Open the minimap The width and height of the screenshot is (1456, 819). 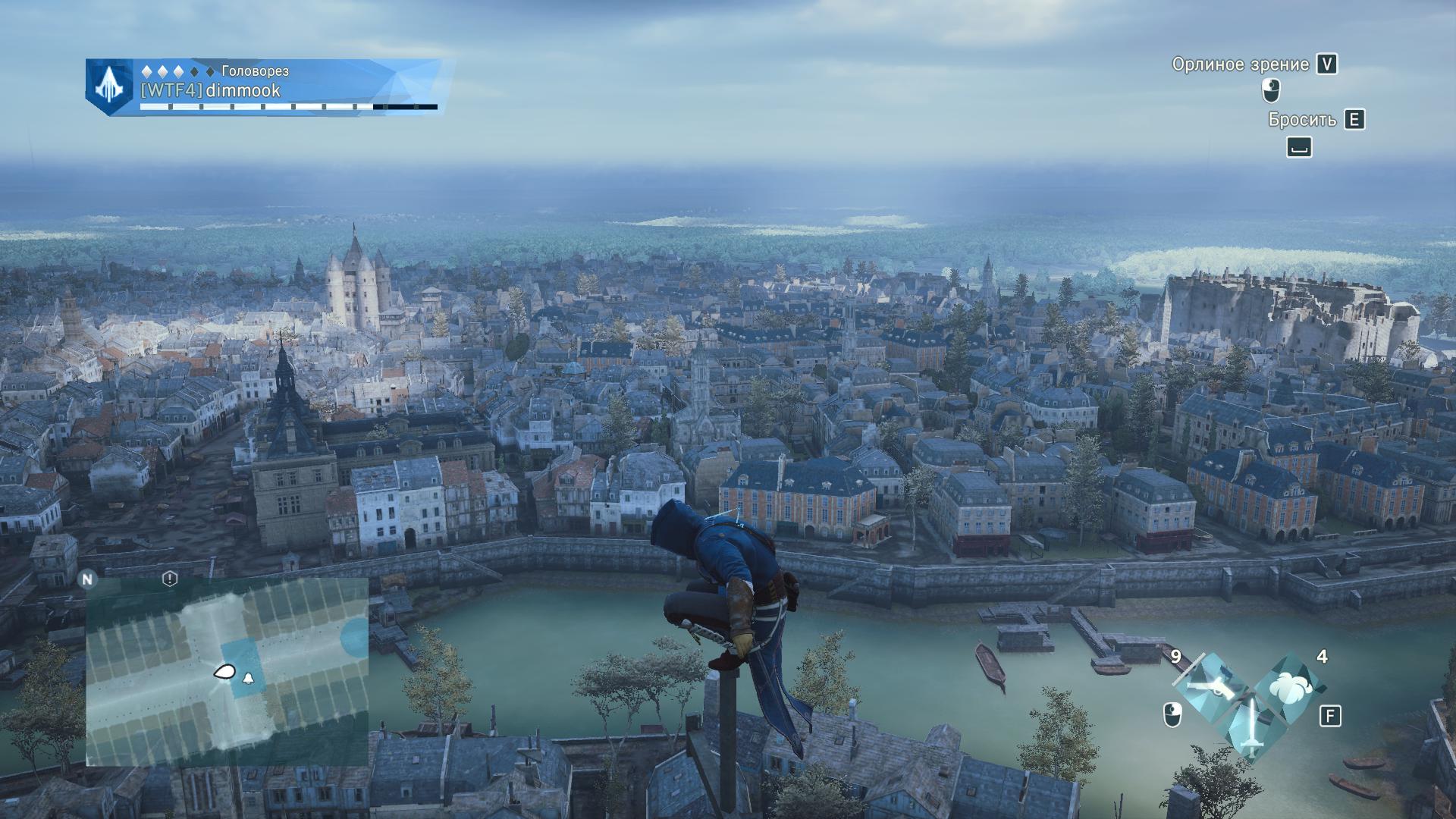tap(227, 671)
